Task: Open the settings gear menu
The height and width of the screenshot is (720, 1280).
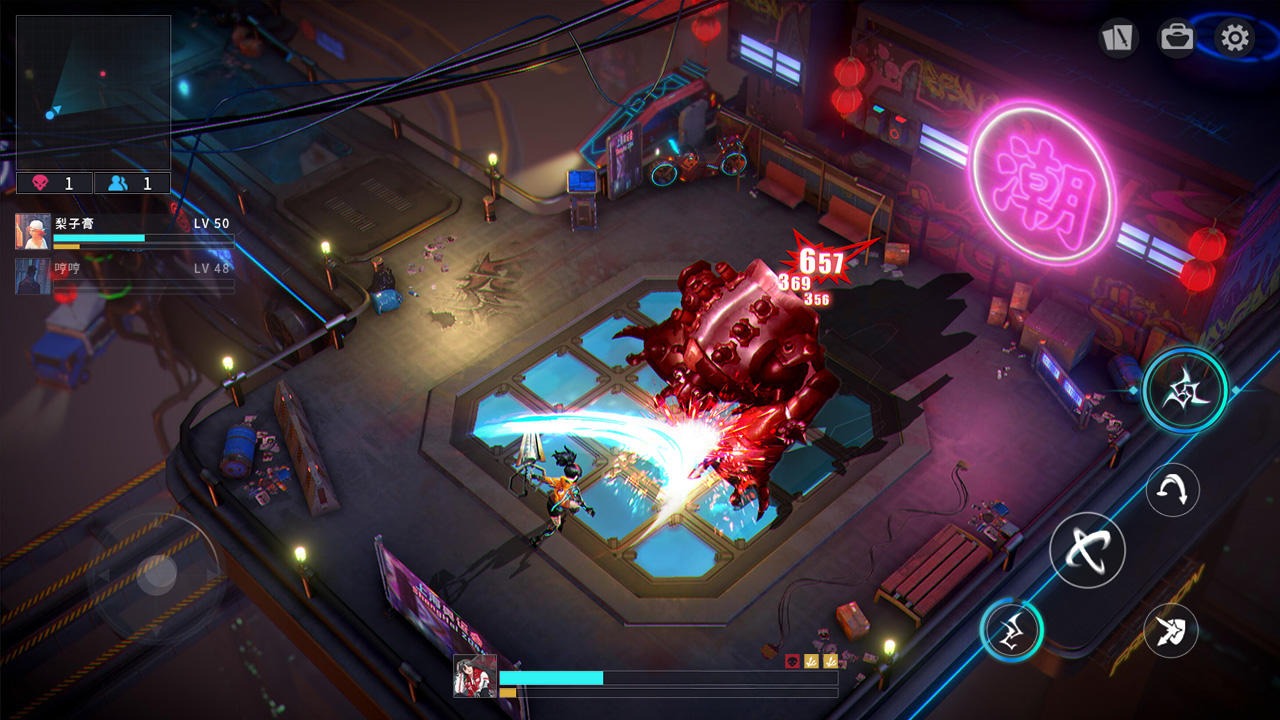Action: tap(1235, 39)
